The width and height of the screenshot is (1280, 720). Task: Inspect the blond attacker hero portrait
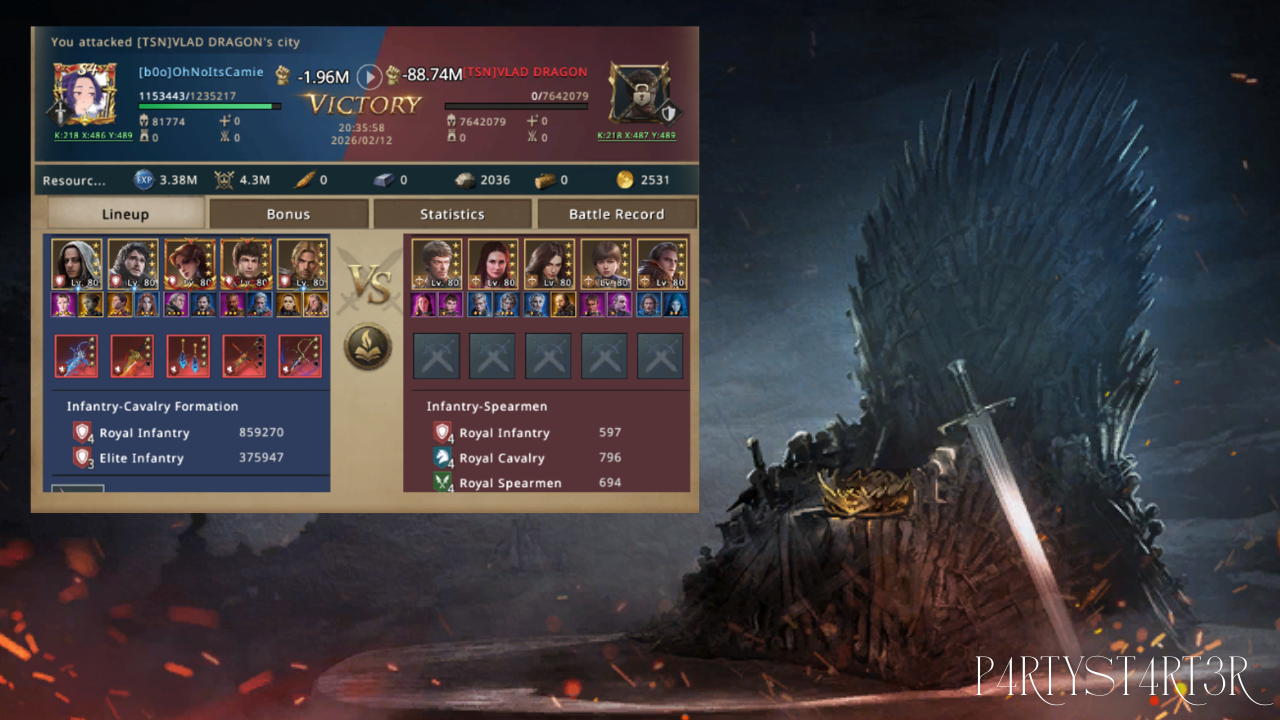click(301, 264)
